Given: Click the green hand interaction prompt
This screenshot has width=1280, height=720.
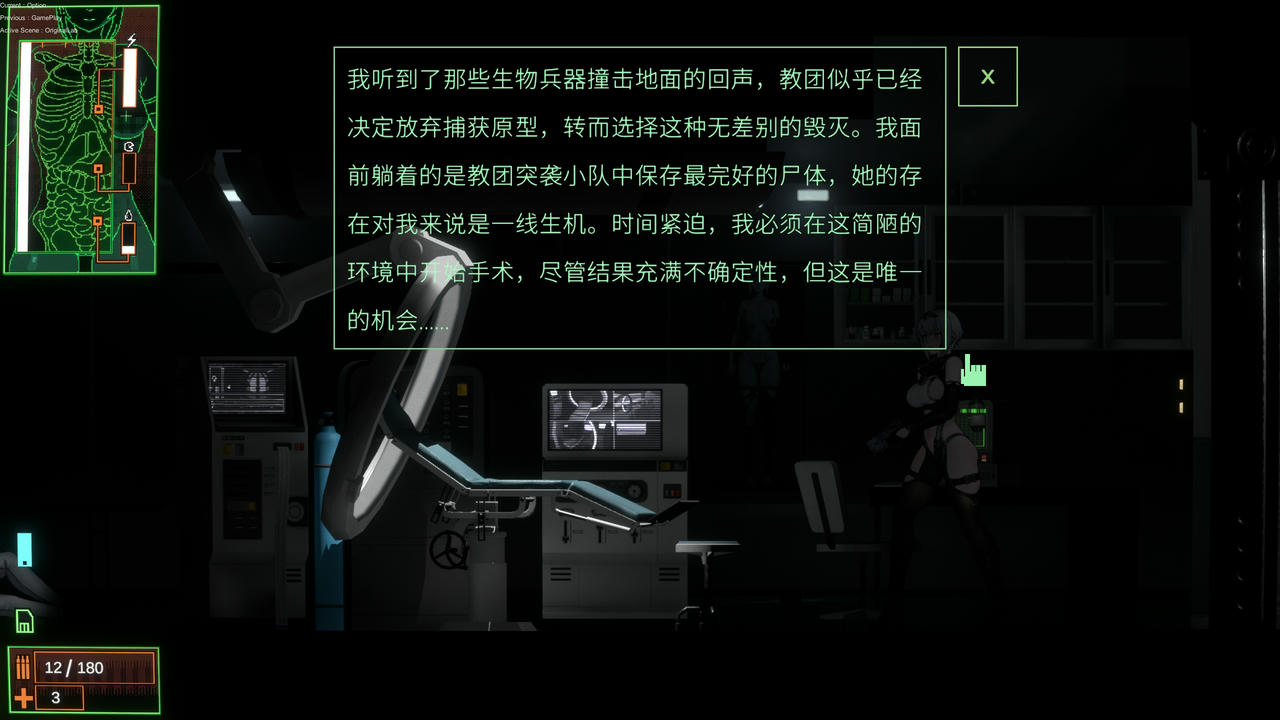Looking at the screenshot, I should (973, 372).
